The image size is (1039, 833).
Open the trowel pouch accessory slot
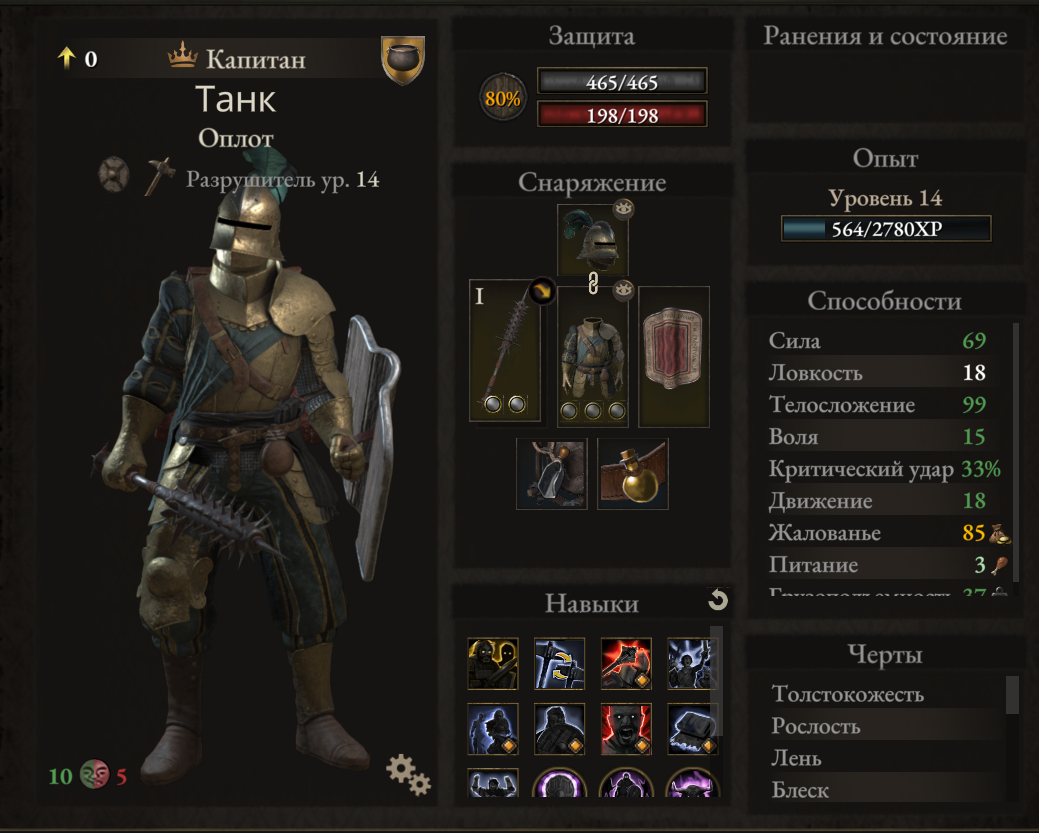(552, 474)
